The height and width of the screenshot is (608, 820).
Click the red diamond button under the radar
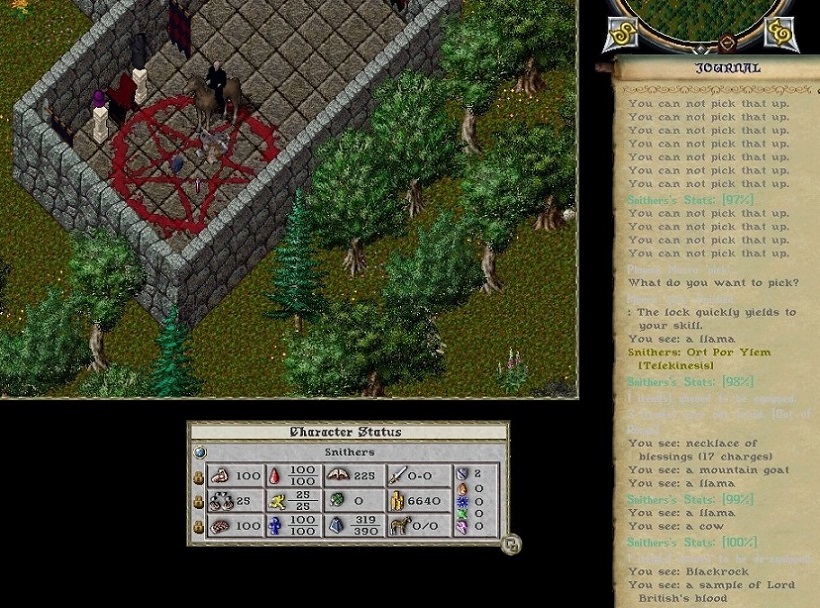pos(727,44)
